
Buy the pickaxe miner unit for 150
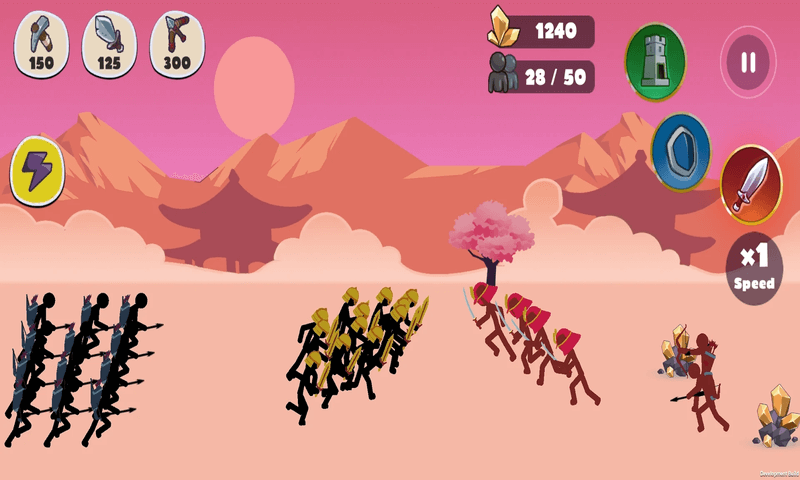pos(40,44)
